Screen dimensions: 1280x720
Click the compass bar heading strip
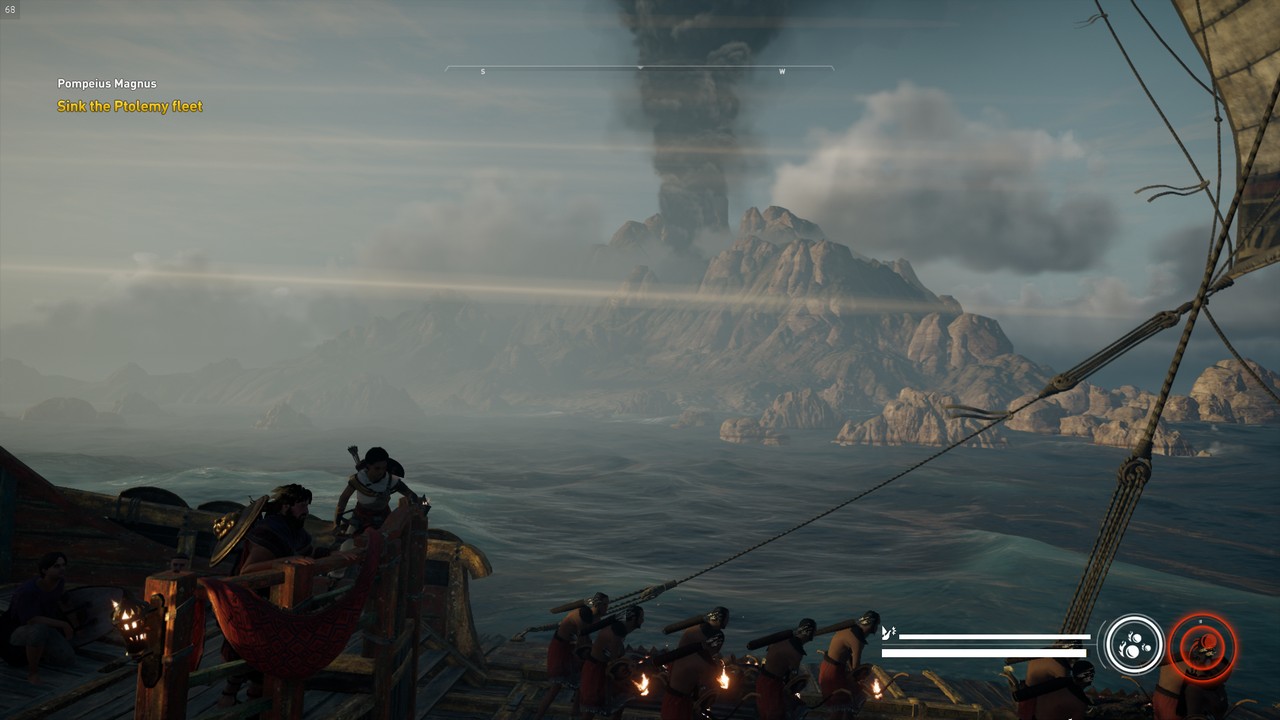point(639,70)
